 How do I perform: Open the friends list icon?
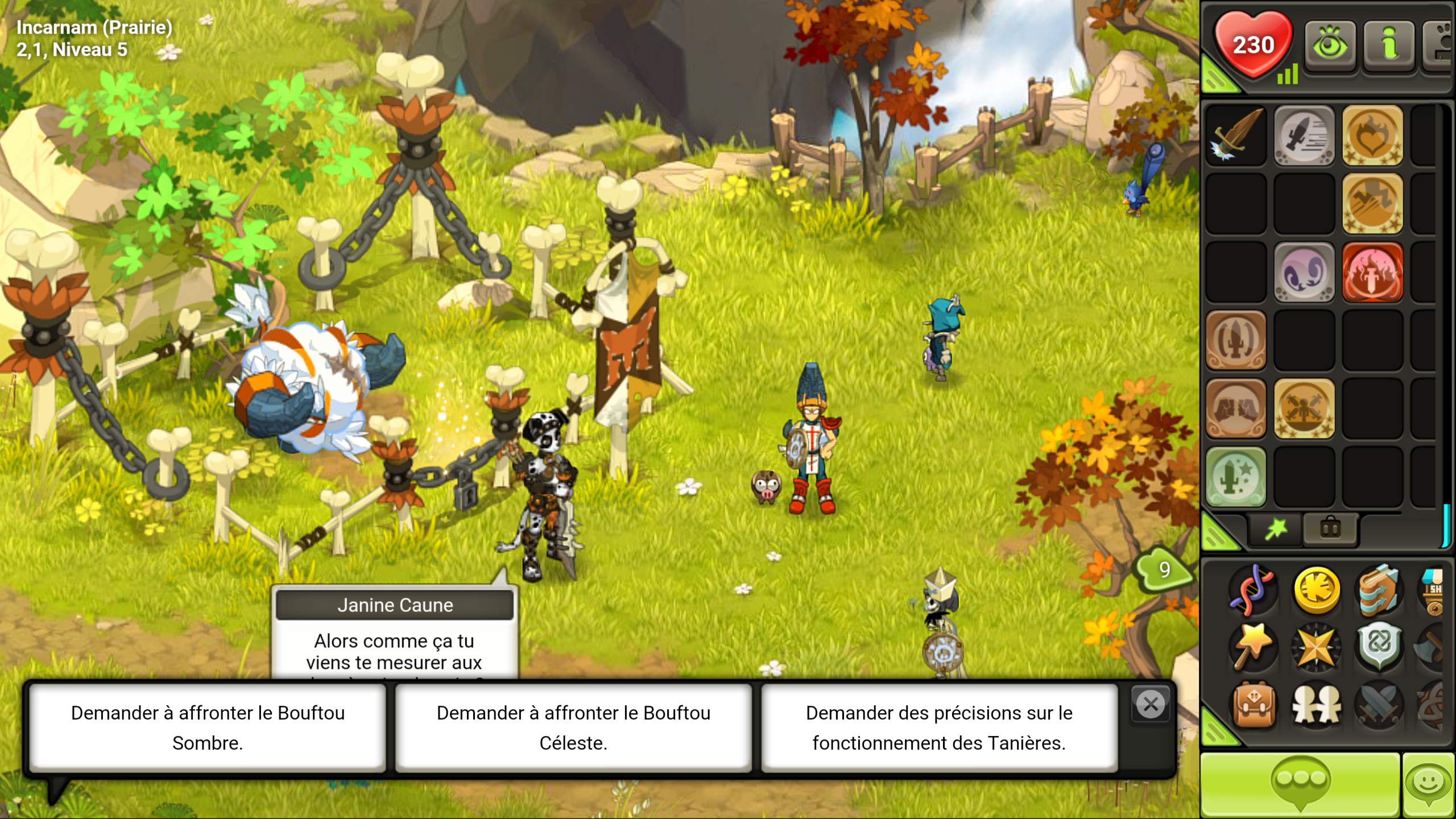(x=1316, y=706)
